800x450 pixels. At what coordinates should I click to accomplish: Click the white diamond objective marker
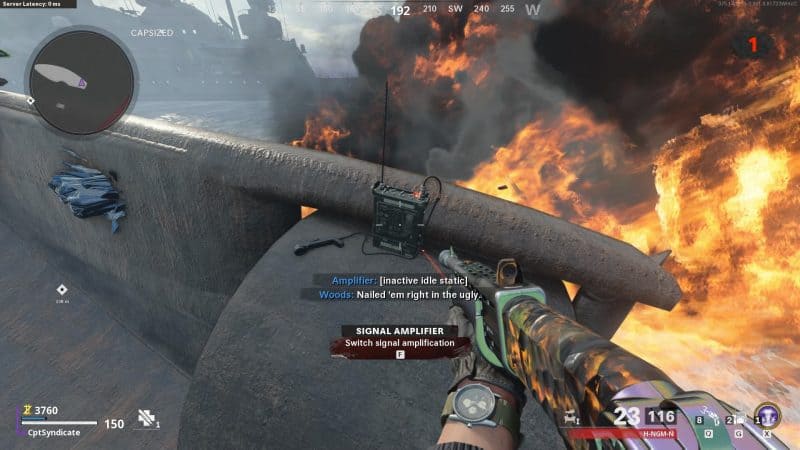(x=62, y=289)
